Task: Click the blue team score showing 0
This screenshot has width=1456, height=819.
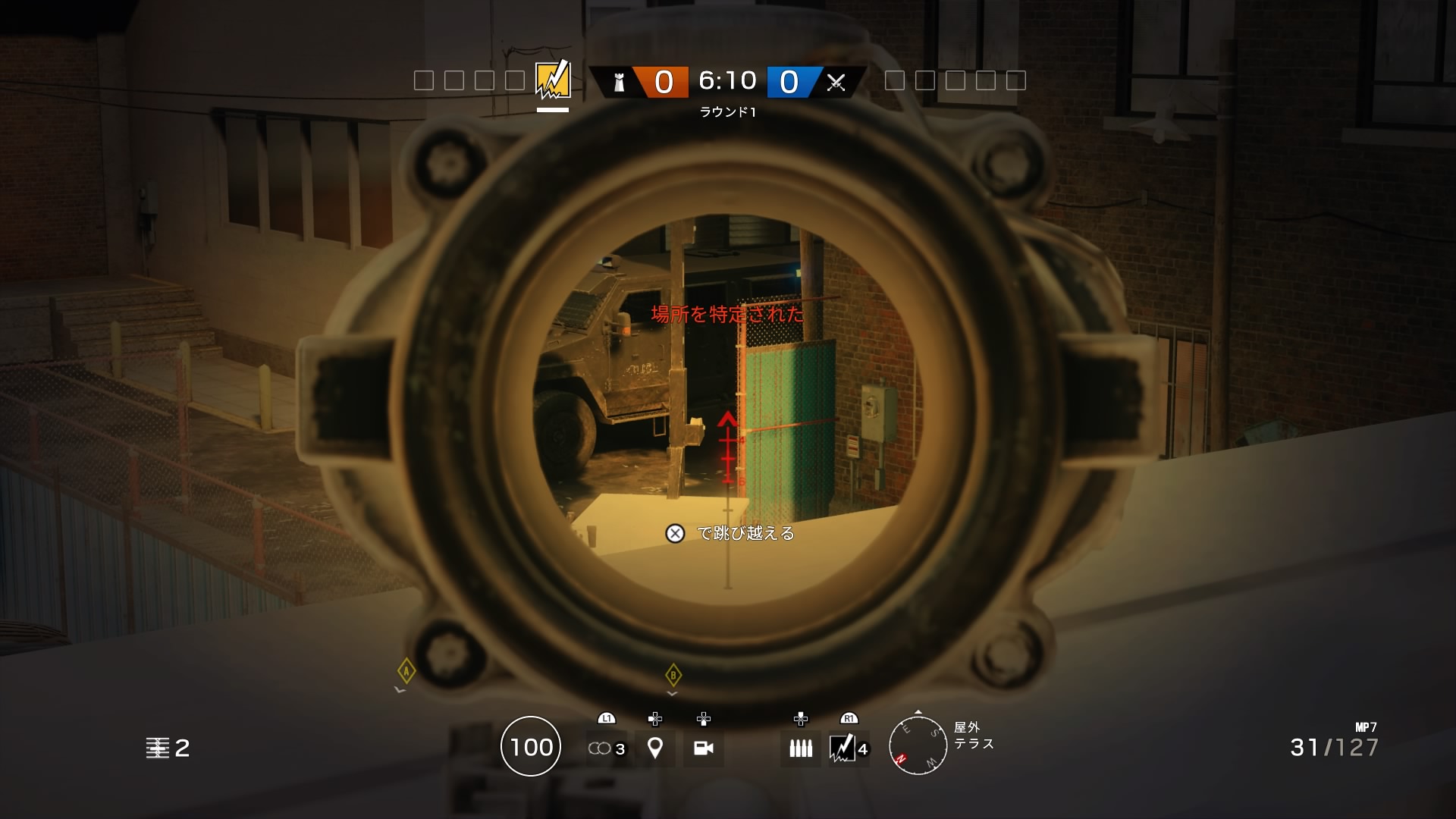Action: click(x=790, y=81)
